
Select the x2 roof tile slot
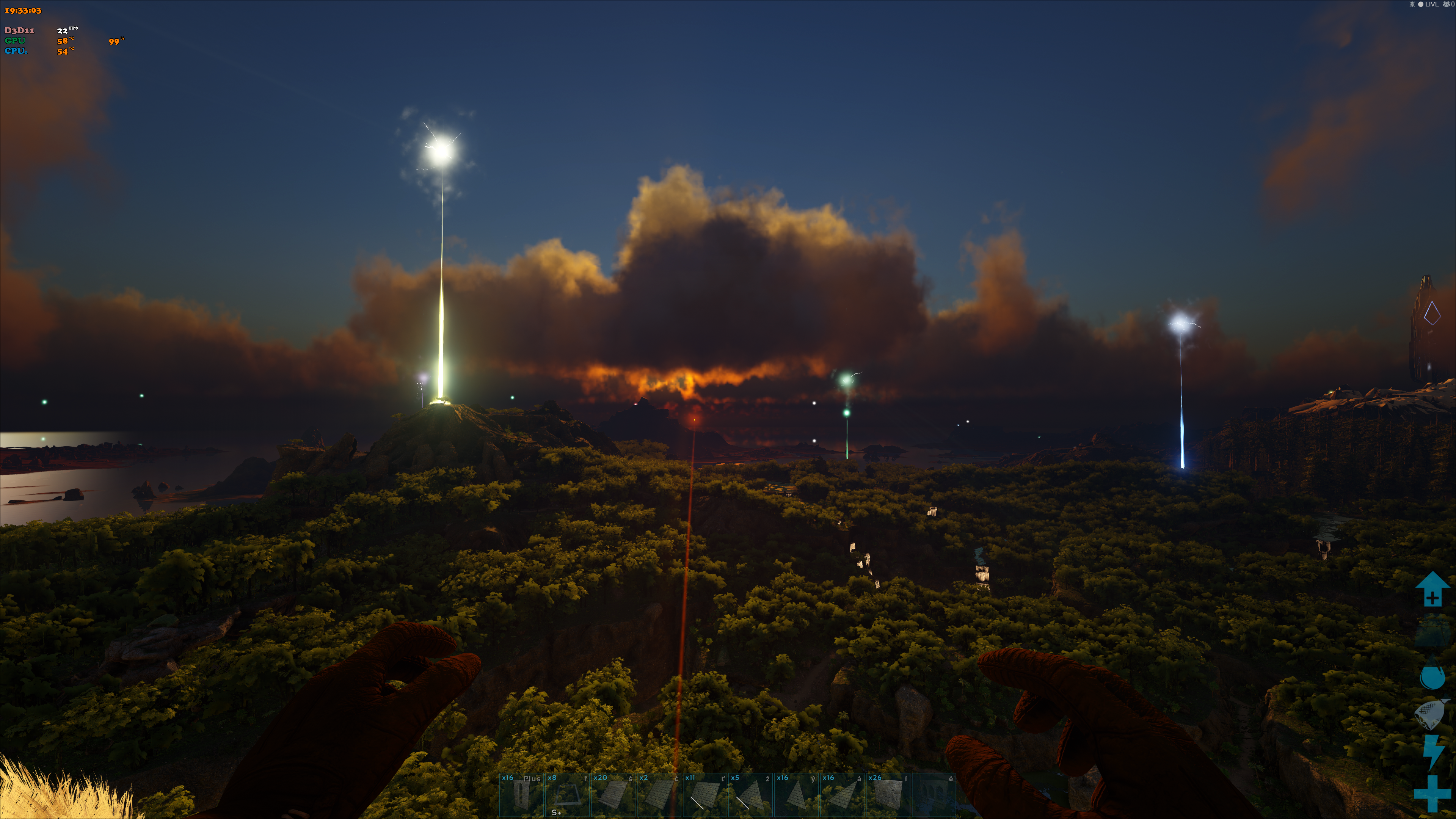[659, 794]
